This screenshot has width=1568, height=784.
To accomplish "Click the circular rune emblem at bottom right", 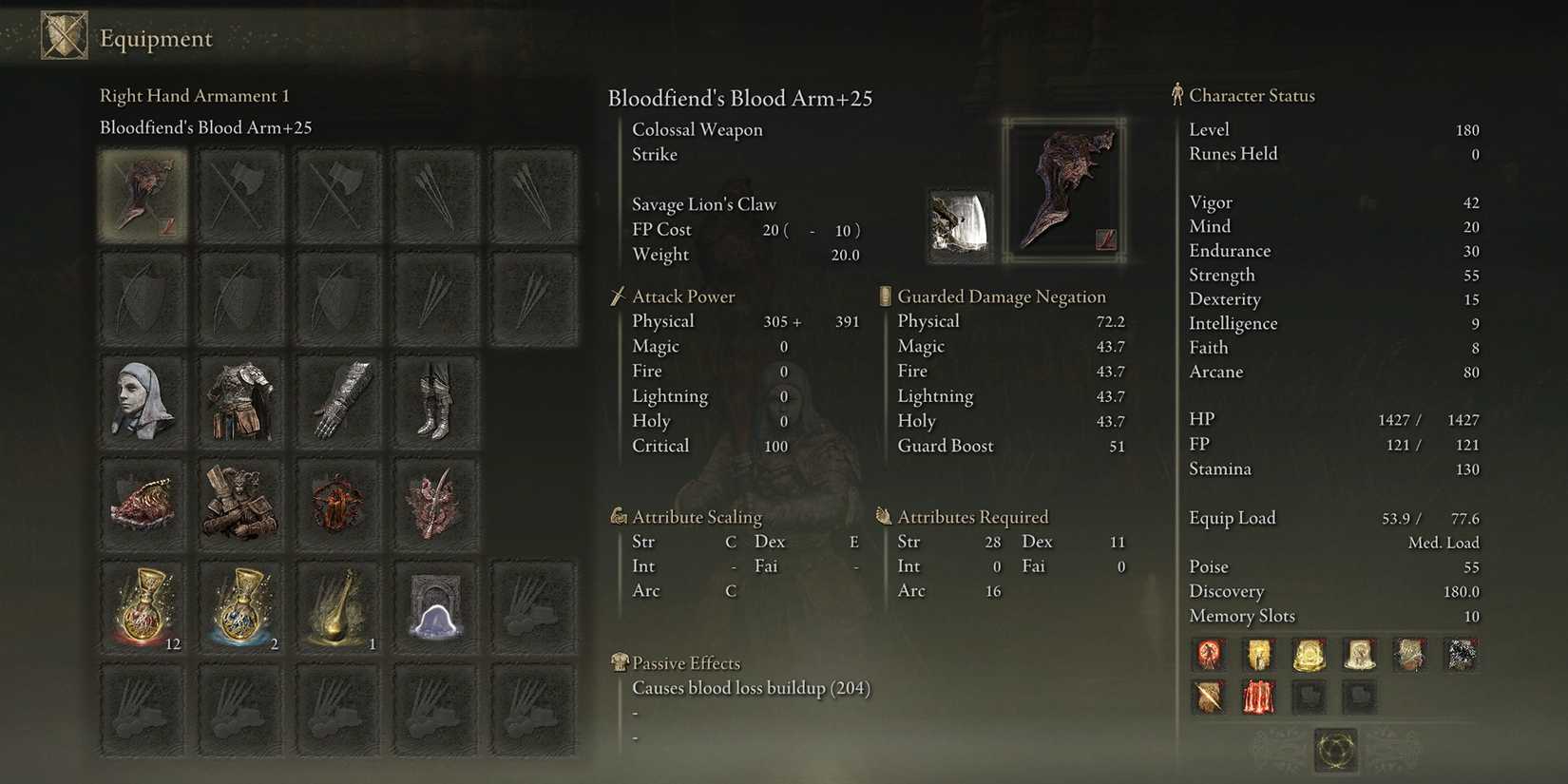I will click(x=1334, y=750).
